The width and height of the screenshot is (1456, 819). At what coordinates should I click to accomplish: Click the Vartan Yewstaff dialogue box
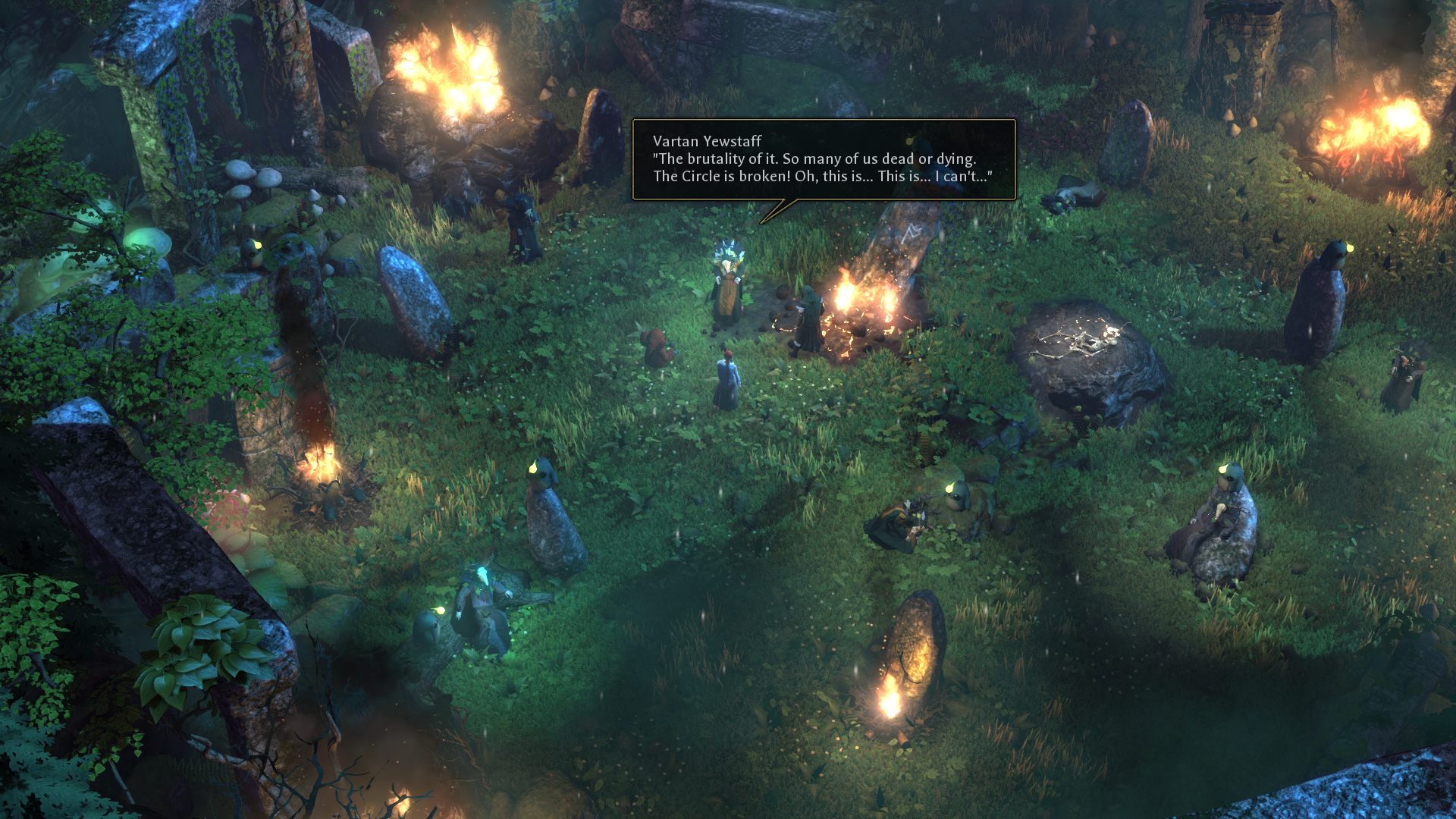pos(823,159)
